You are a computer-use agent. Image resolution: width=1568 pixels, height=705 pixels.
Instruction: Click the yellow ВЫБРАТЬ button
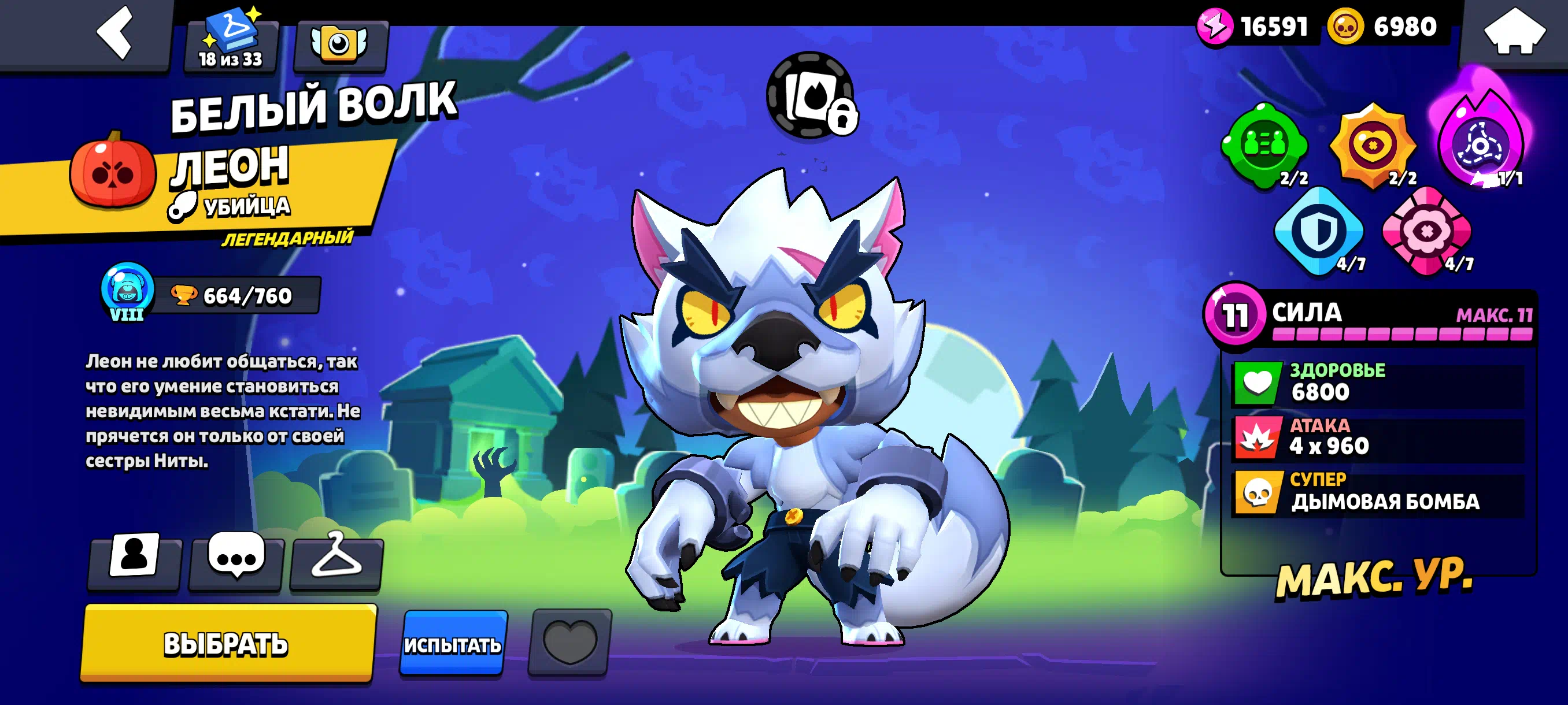click(228, 643)
